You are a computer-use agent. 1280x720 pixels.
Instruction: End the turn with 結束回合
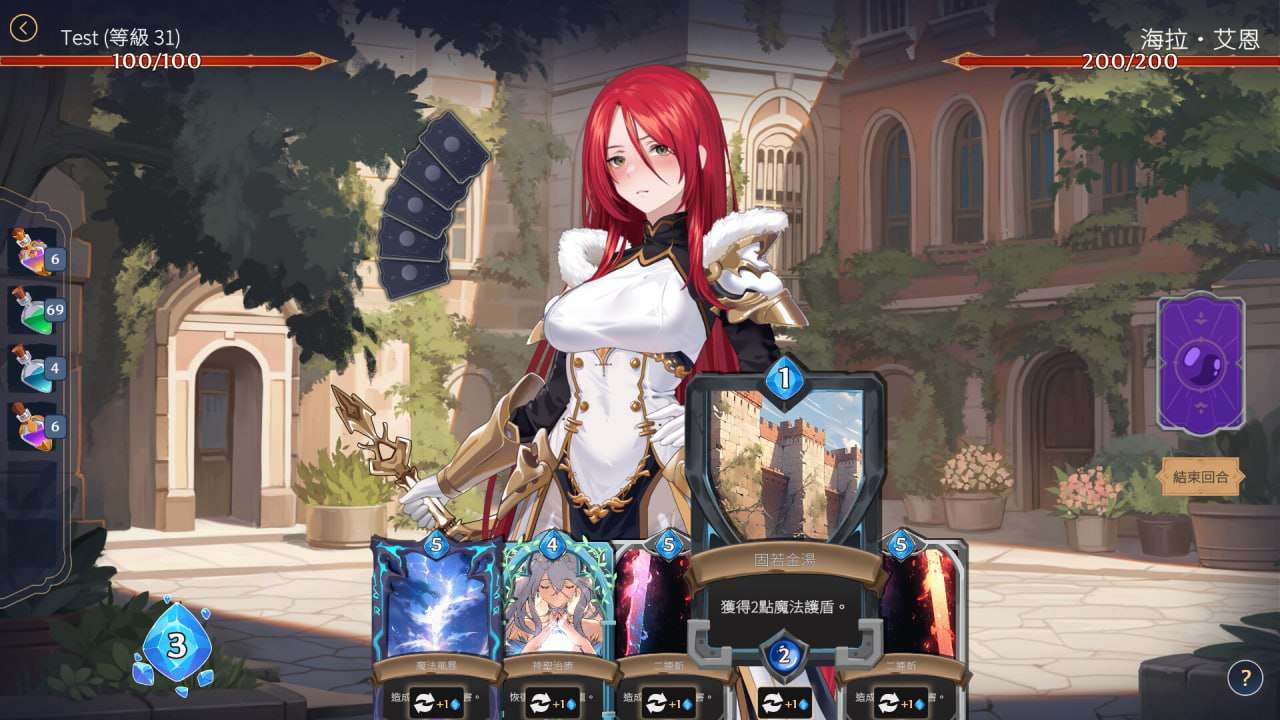(1200, 477)
